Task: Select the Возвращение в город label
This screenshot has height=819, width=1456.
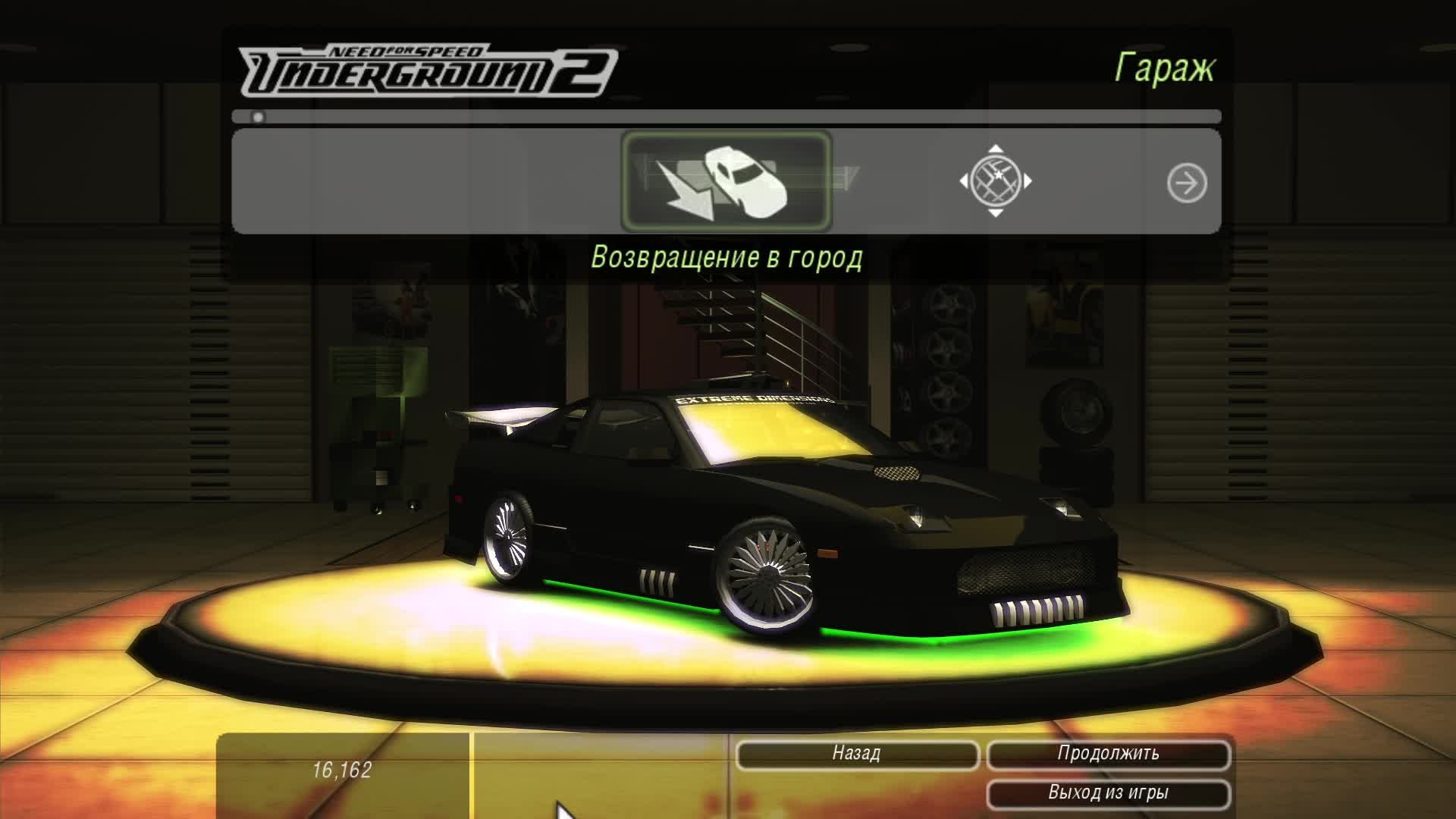Action: (x=727, y=256)
